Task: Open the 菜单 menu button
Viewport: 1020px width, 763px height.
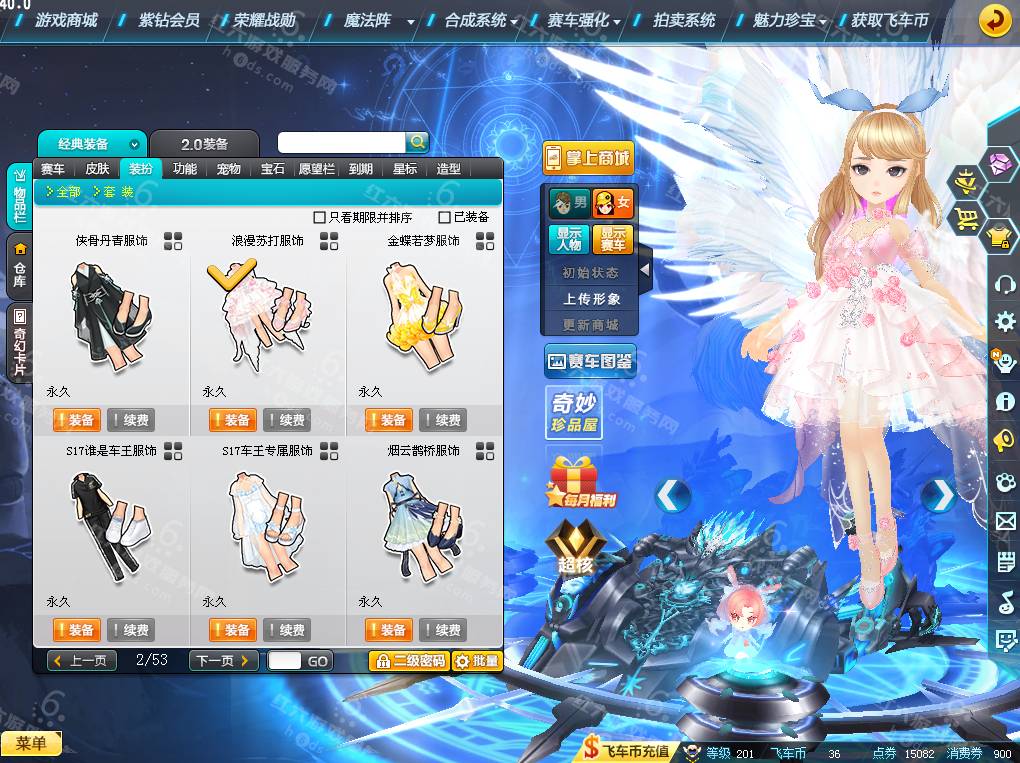Action: (x=31, y=743)
